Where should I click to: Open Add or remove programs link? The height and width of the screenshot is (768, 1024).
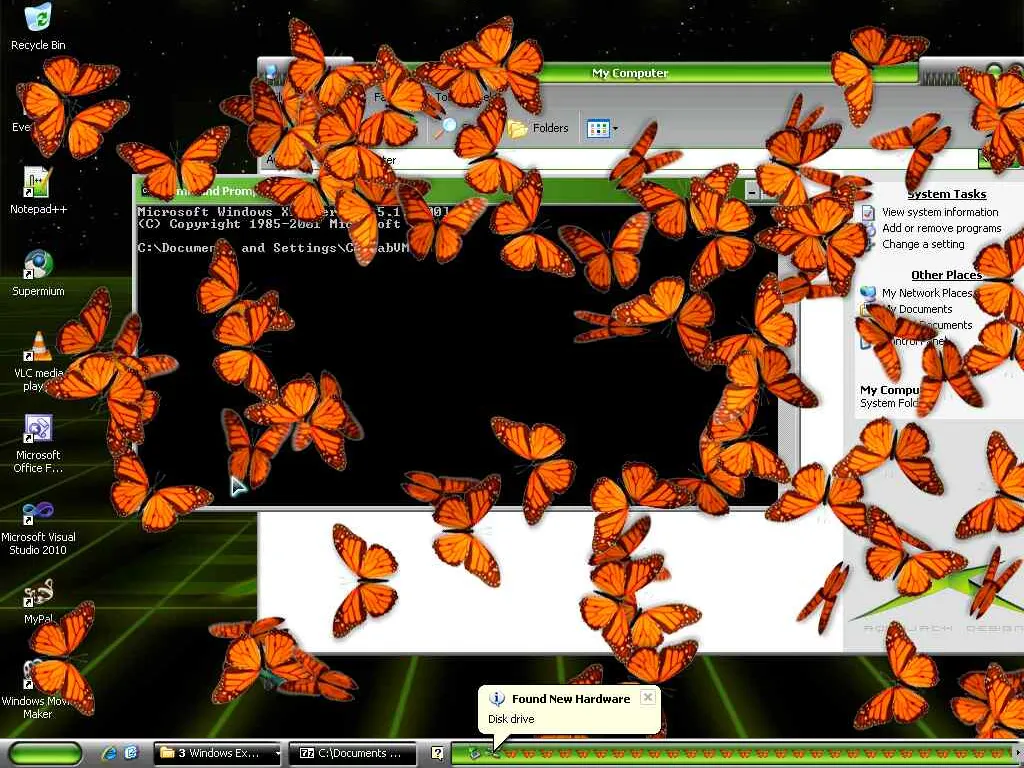click(941, 228)
